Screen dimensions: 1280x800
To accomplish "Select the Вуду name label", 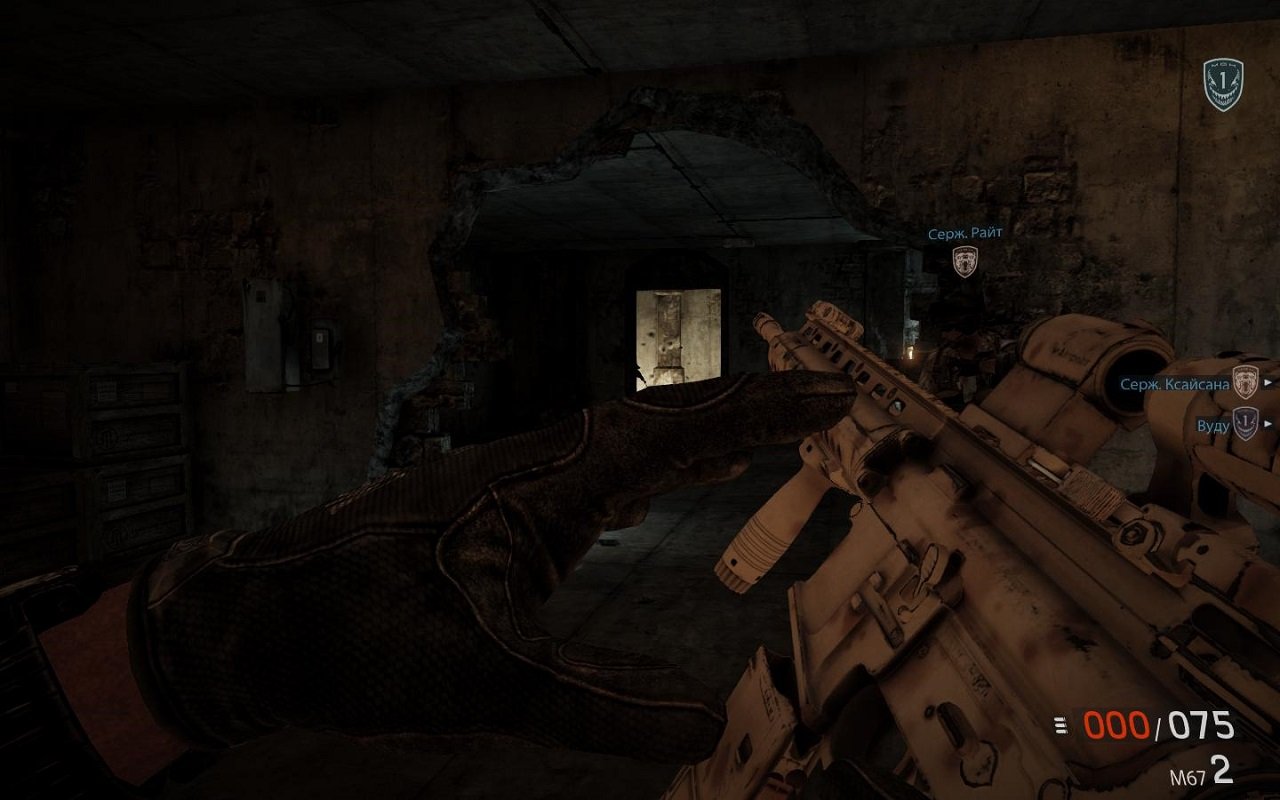I will coord(1213,424).
